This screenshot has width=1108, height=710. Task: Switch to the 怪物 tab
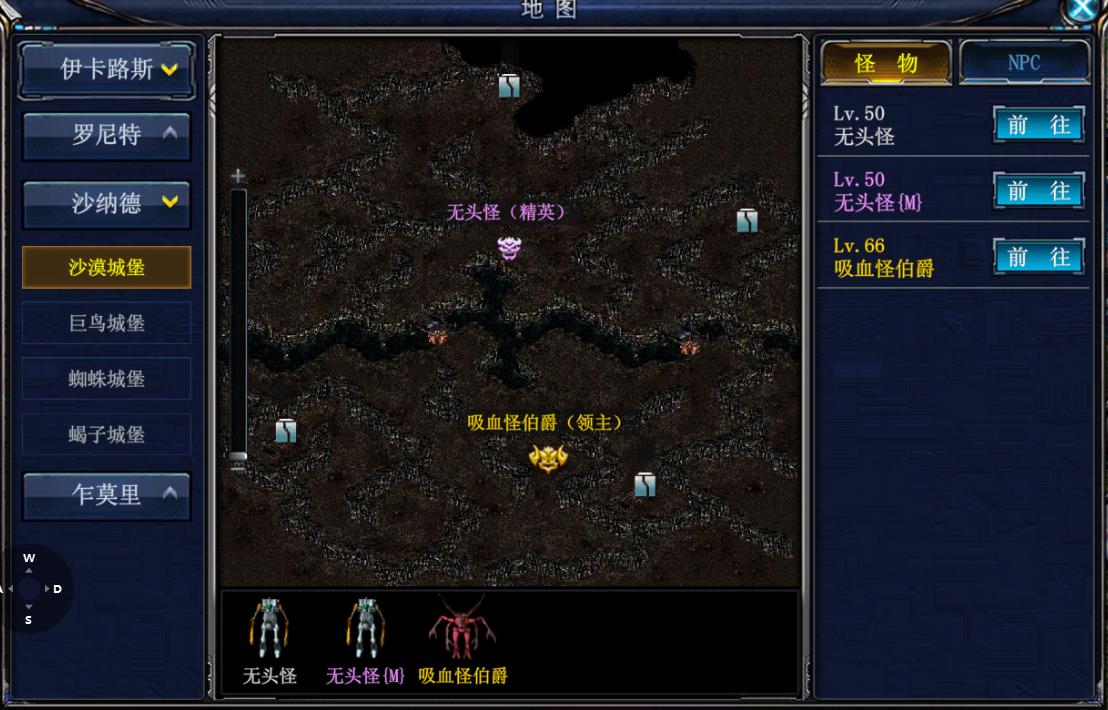pyautogui.click(x=885, y=63)
